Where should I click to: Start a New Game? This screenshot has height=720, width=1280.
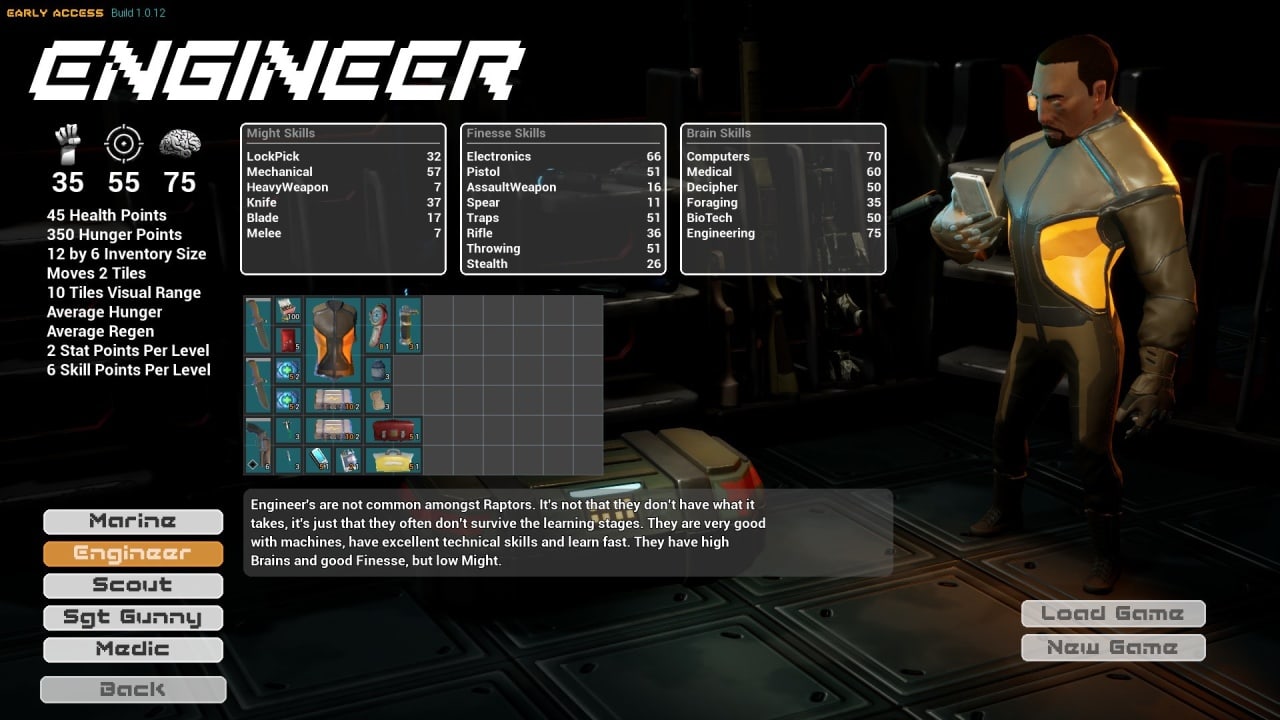pyautogui.click(x=1113, y=648)
